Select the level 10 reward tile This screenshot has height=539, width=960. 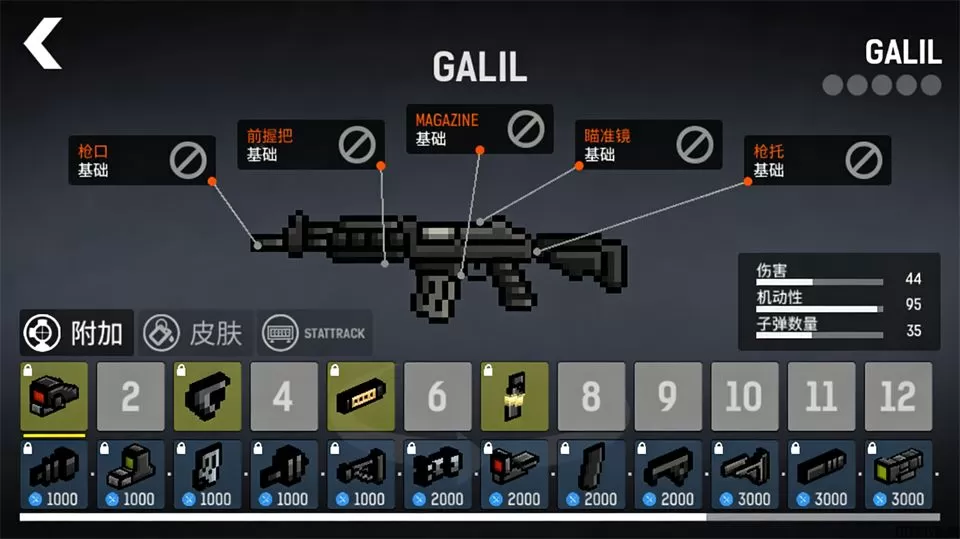click(x=744, y=397)
